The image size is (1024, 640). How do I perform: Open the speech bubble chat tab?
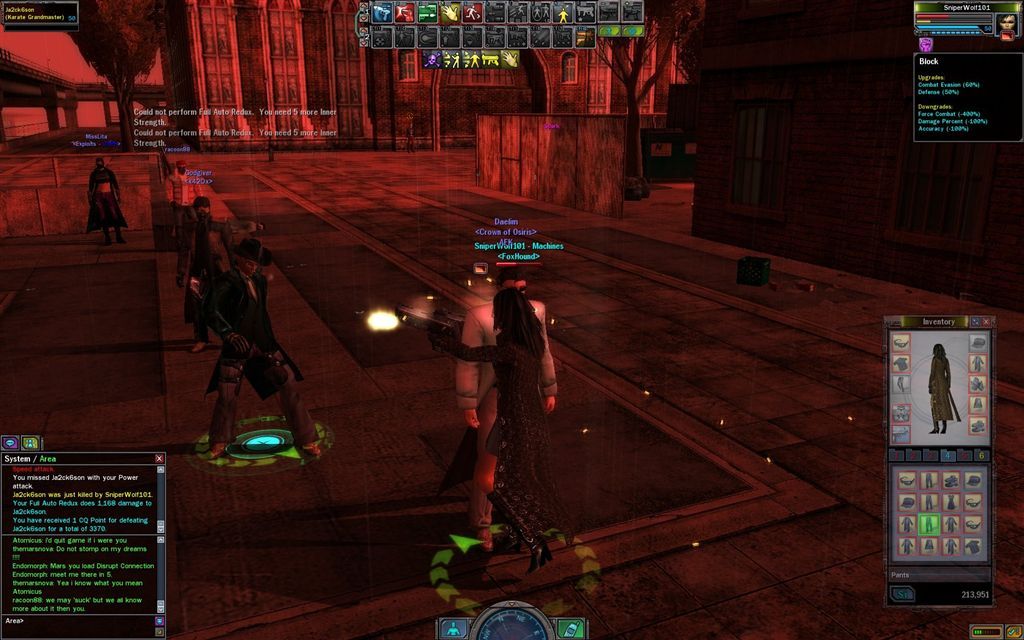(x=10, y=442)
